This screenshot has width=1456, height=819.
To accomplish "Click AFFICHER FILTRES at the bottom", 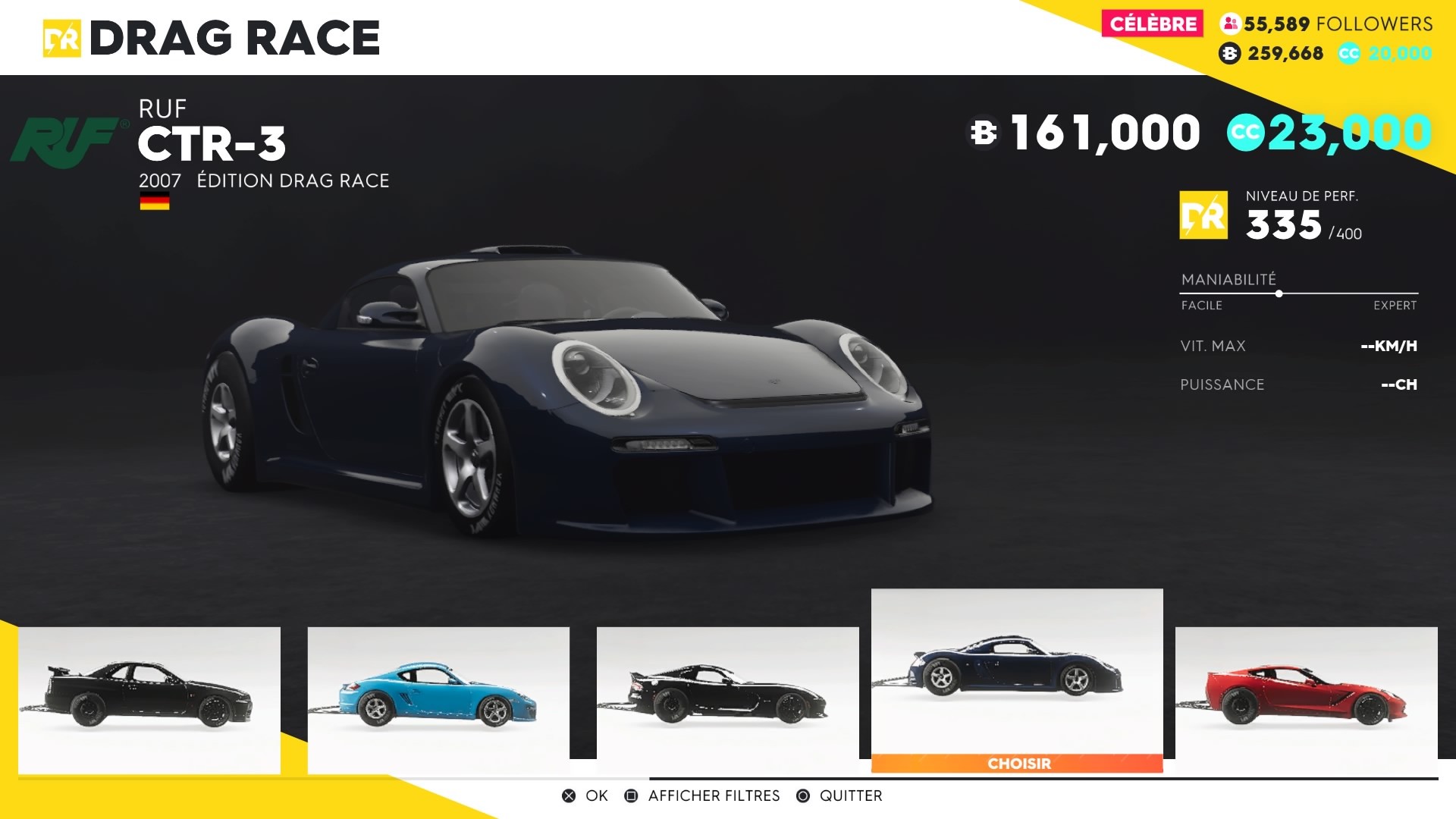I will [714, 795].
